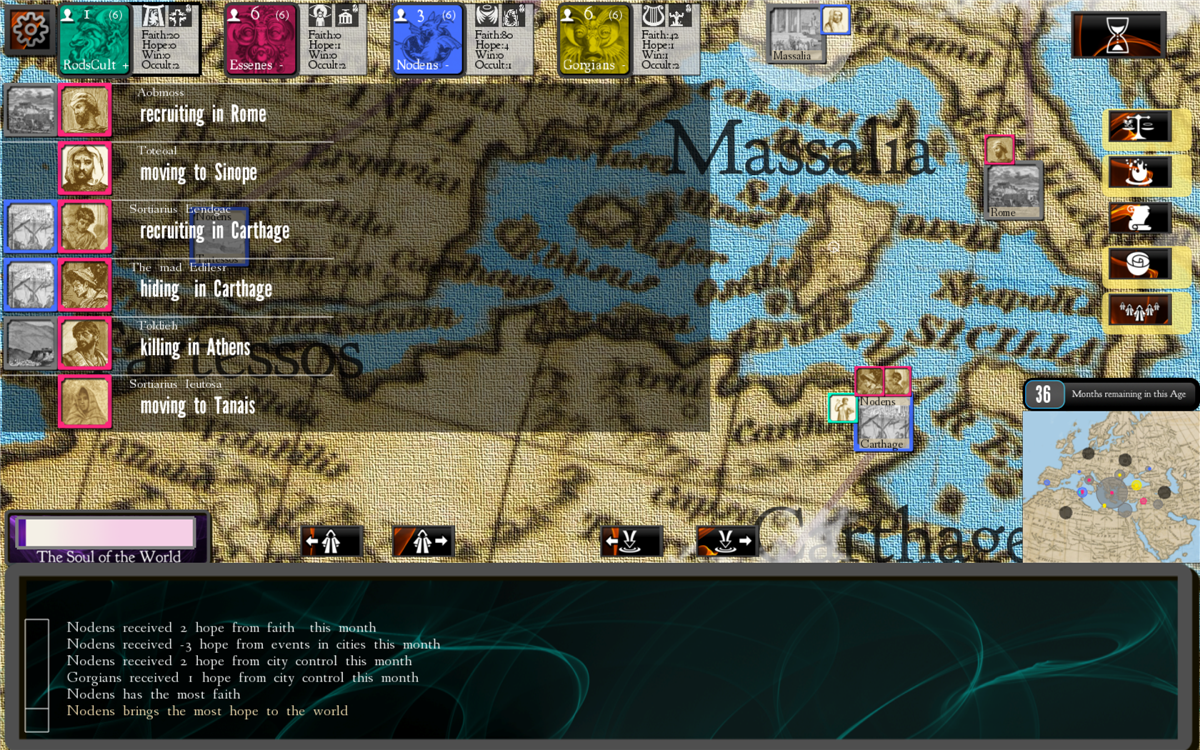This screenshot has height=750, width=1200.
Task: Go to next robed disciple
Action: [423, 542]
